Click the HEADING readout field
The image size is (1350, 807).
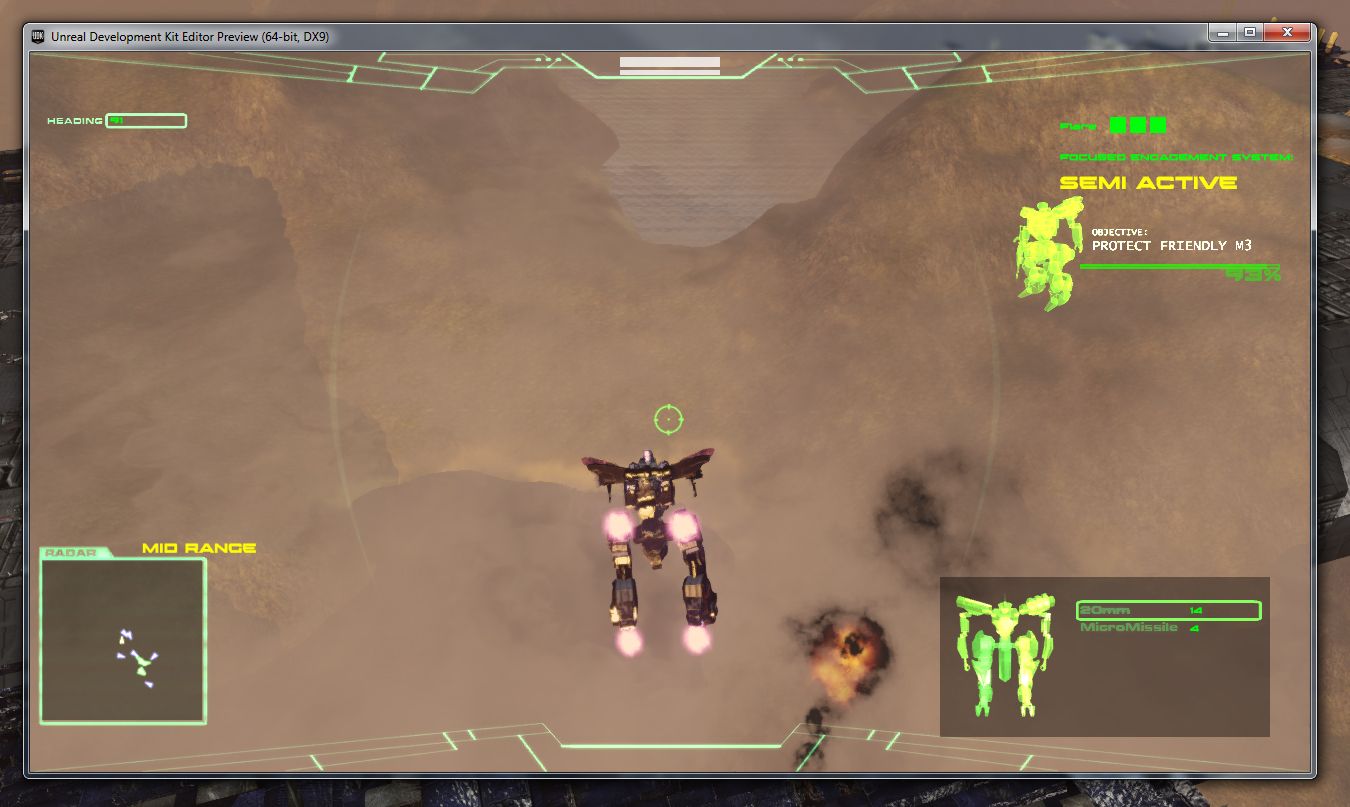click(x=146, y=120)
